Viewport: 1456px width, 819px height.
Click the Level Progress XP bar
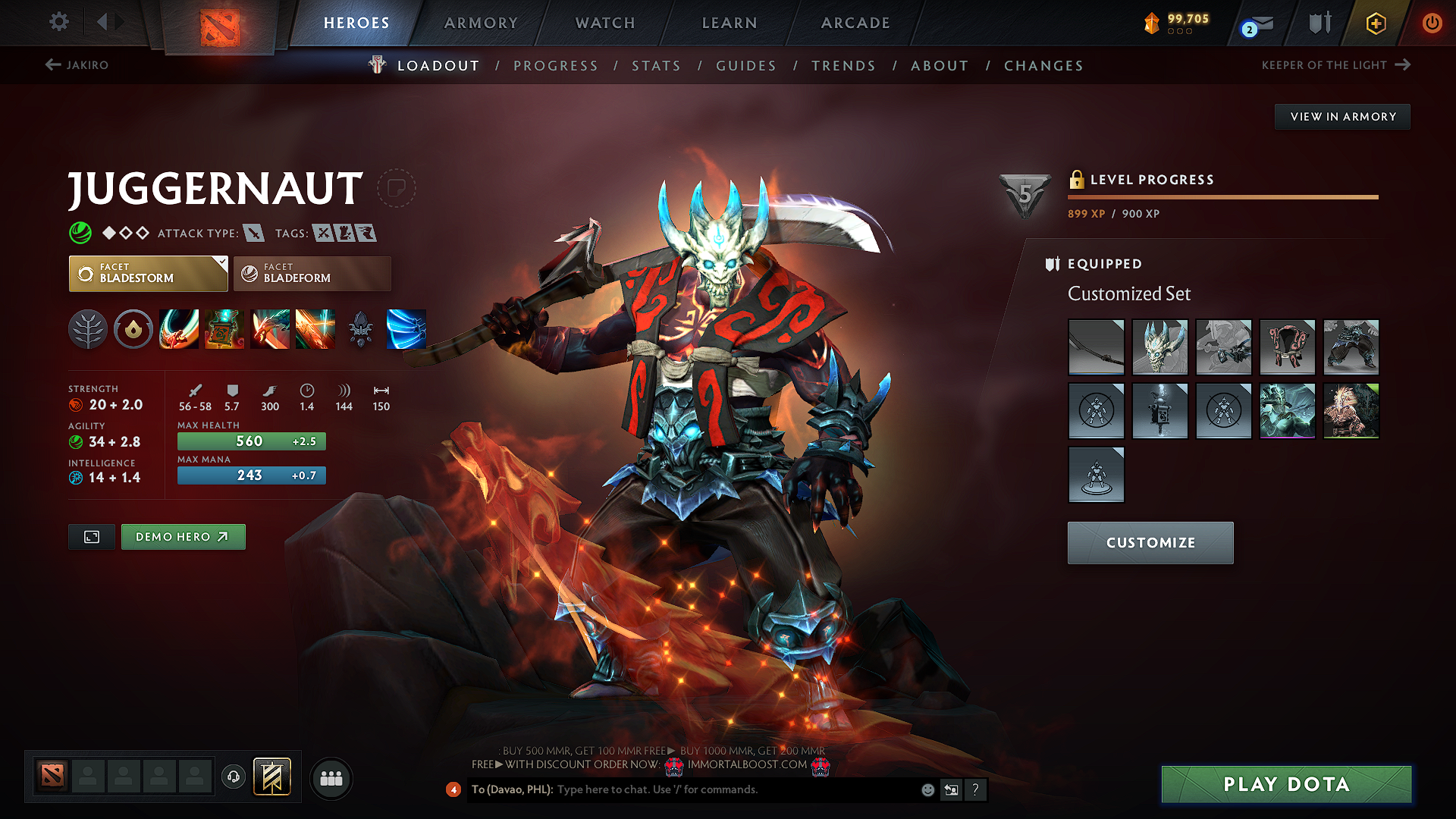tap(1221, 196)
